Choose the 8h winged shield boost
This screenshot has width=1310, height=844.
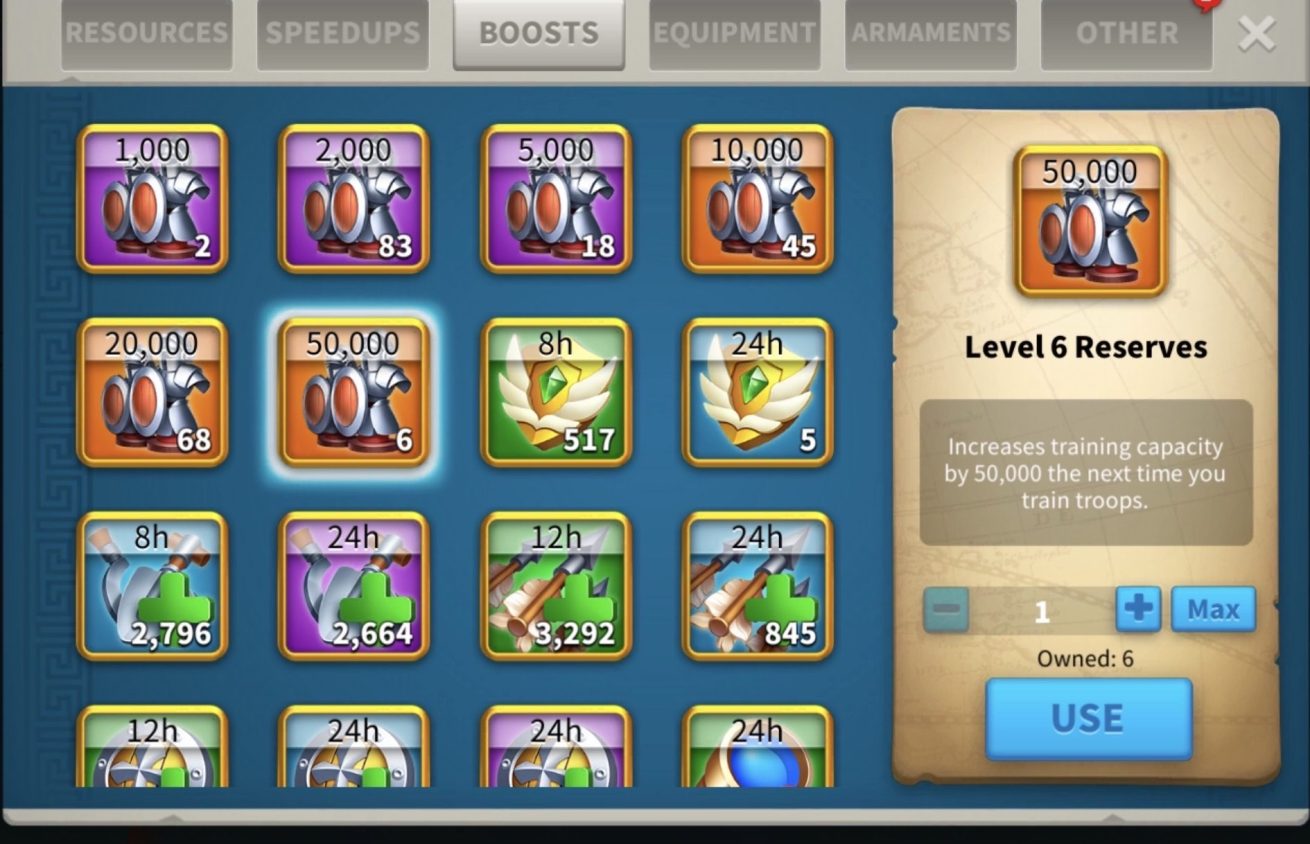point(556,393)
